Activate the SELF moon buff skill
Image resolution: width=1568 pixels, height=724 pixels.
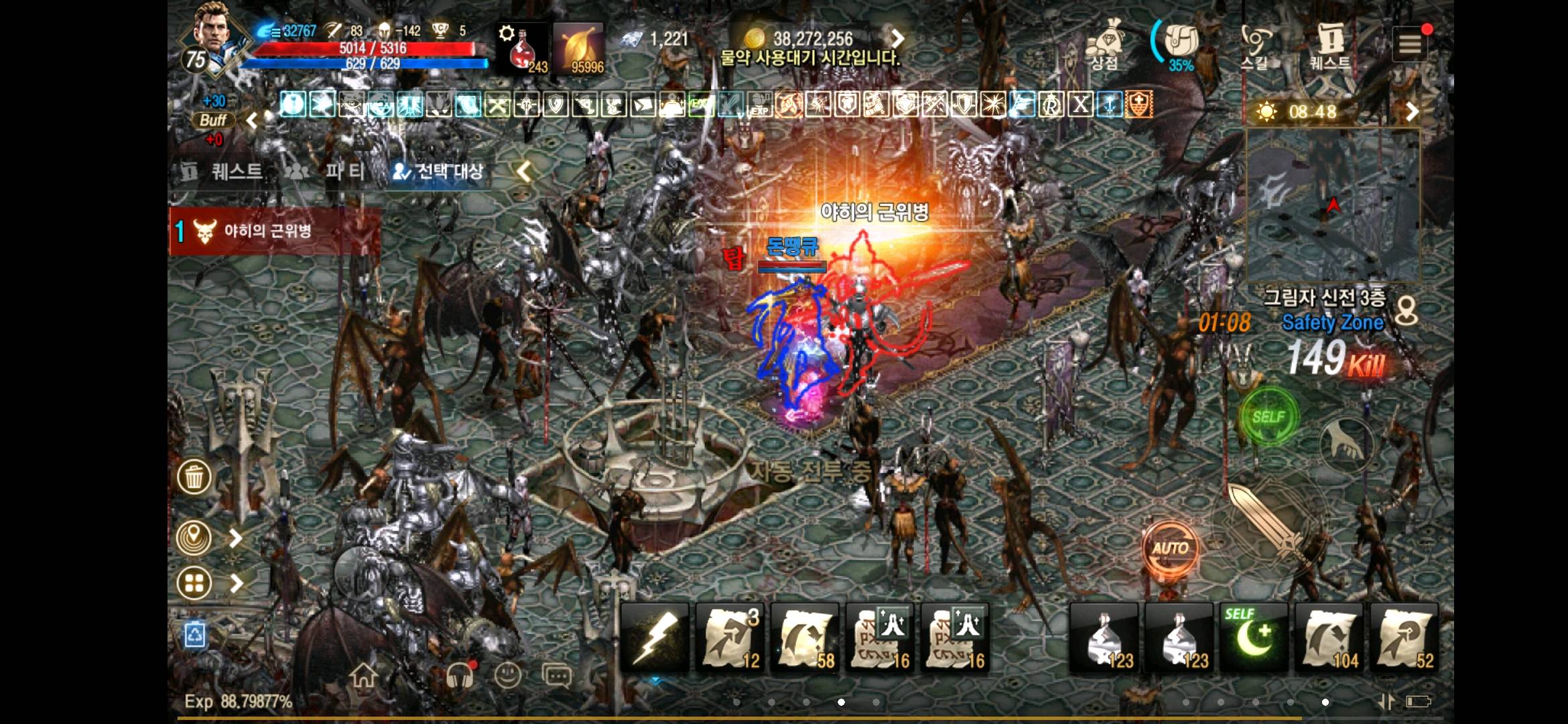(x=1254, y=637)
